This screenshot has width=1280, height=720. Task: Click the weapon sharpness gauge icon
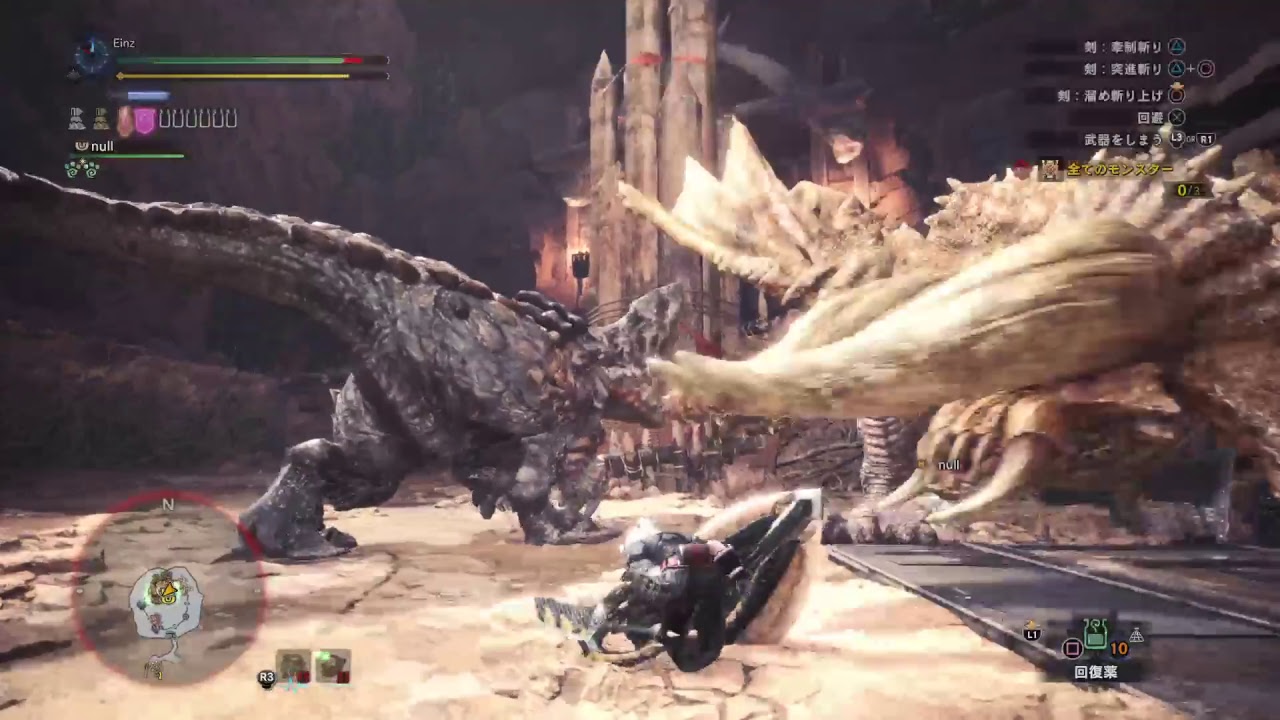pyautogui.click(x=146, y=95)
